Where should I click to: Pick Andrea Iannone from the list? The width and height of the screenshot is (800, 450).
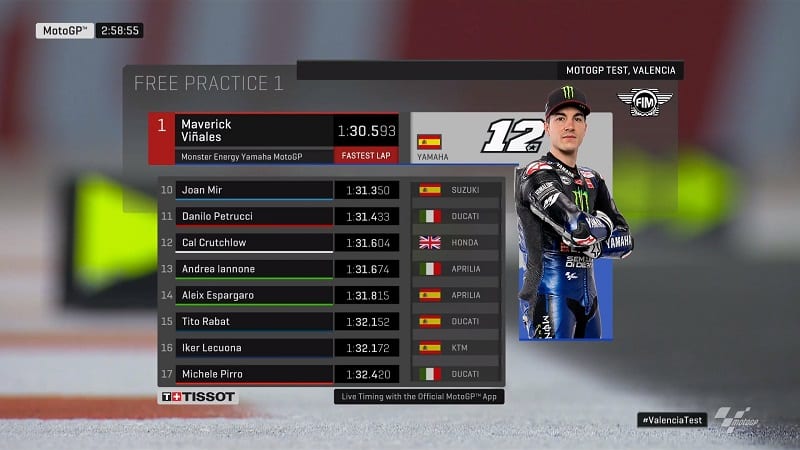coord(255,268)
